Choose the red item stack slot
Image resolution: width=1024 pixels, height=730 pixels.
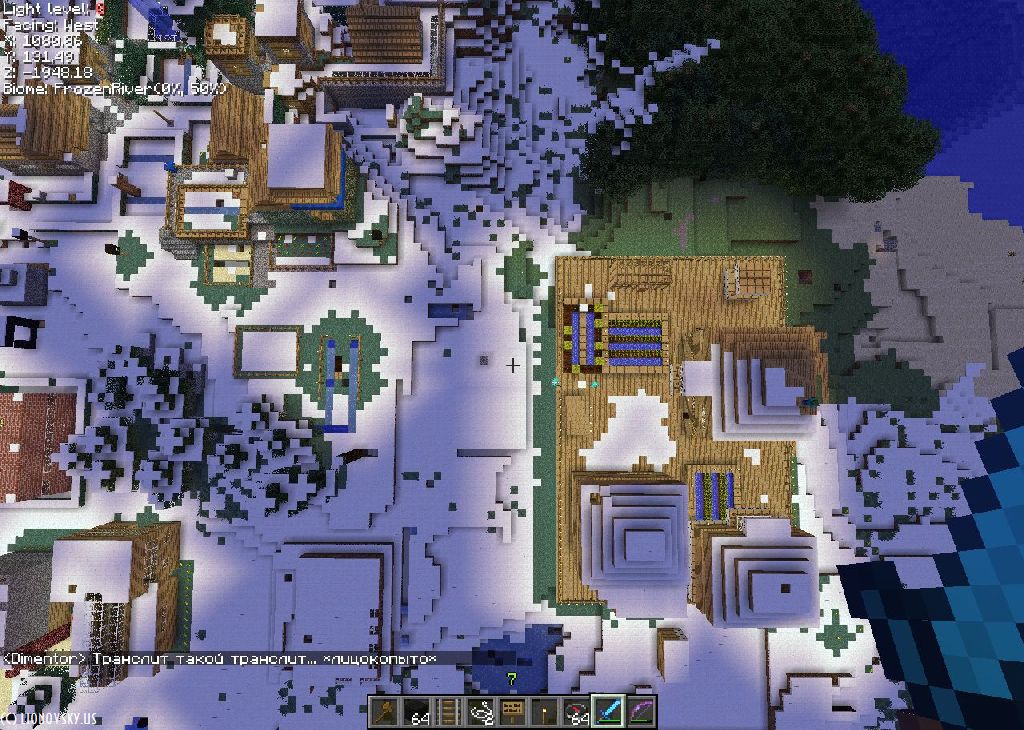pyautogui.click(x=576, y=712)
